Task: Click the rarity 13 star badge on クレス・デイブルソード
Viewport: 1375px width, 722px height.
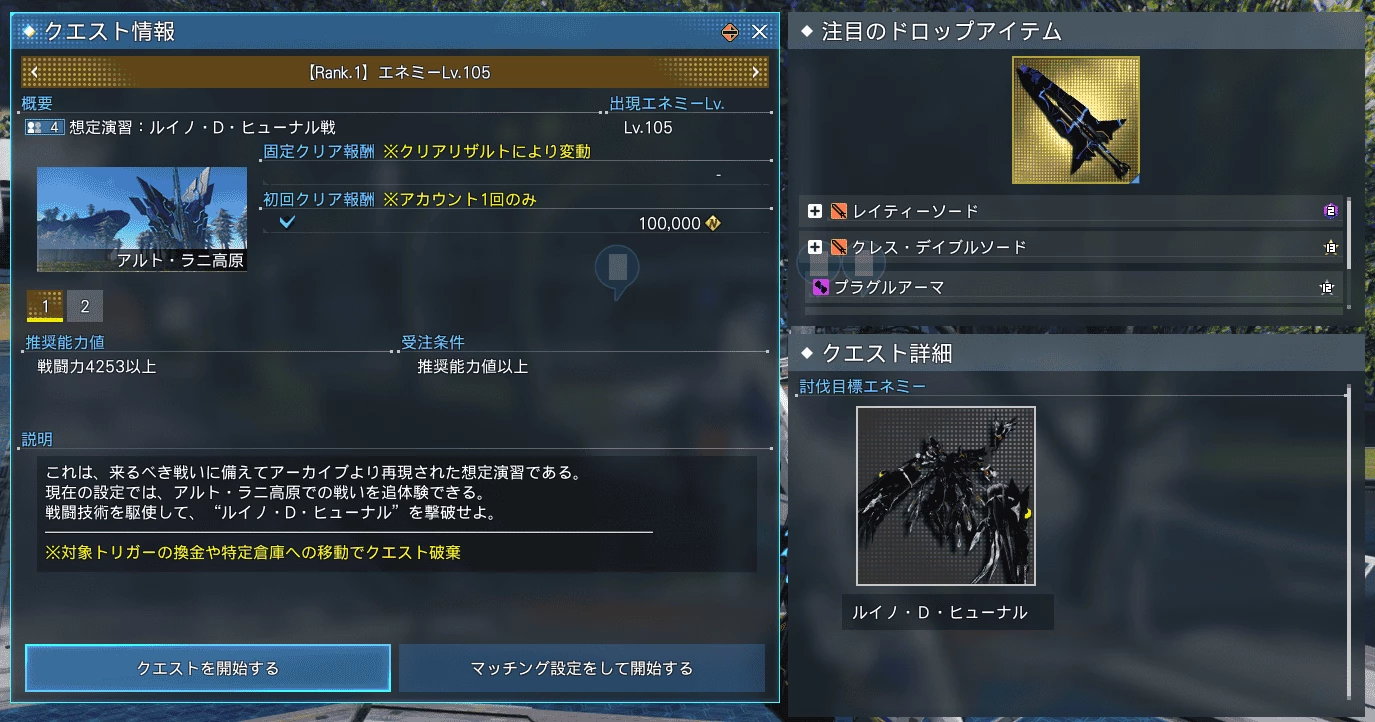Action: pyautogui.click(x=1330, y=246)
